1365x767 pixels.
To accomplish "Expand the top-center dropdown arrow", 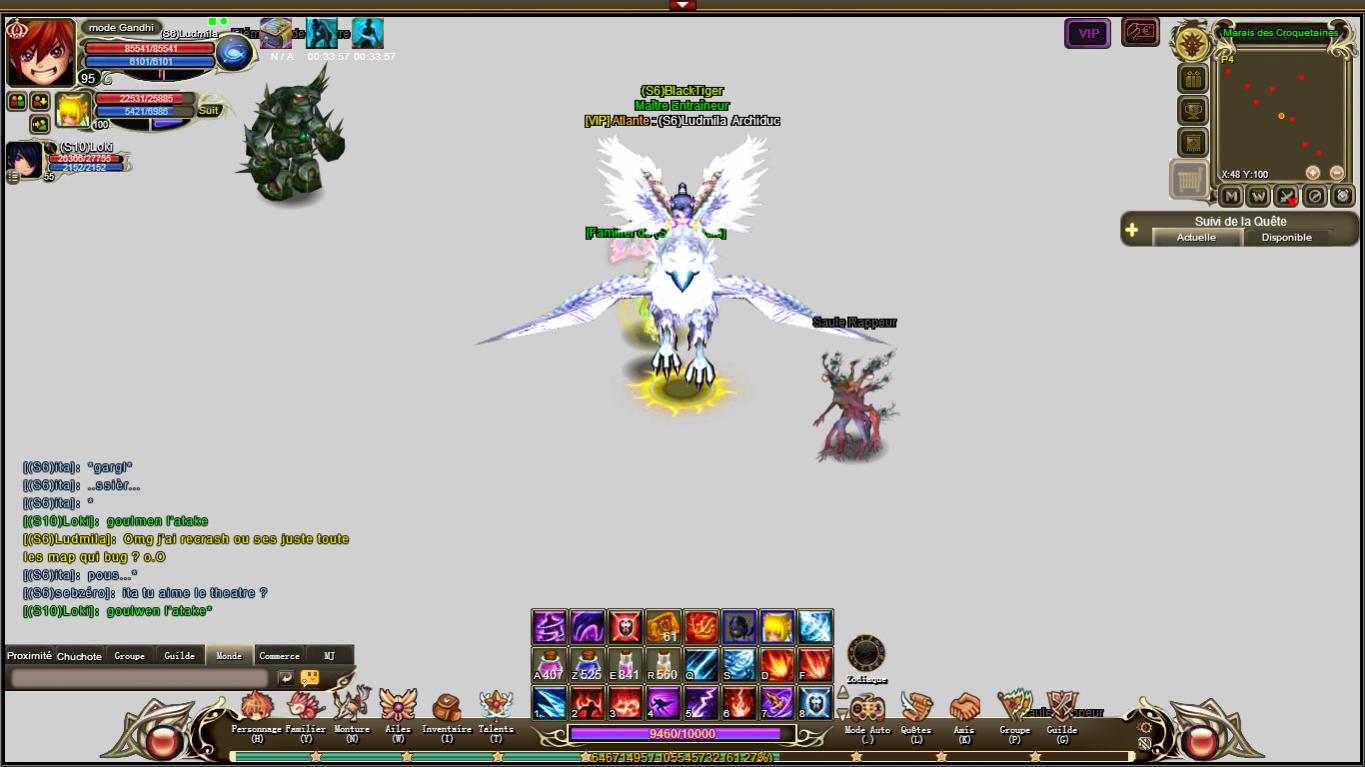I will click(x=682, y=5).
